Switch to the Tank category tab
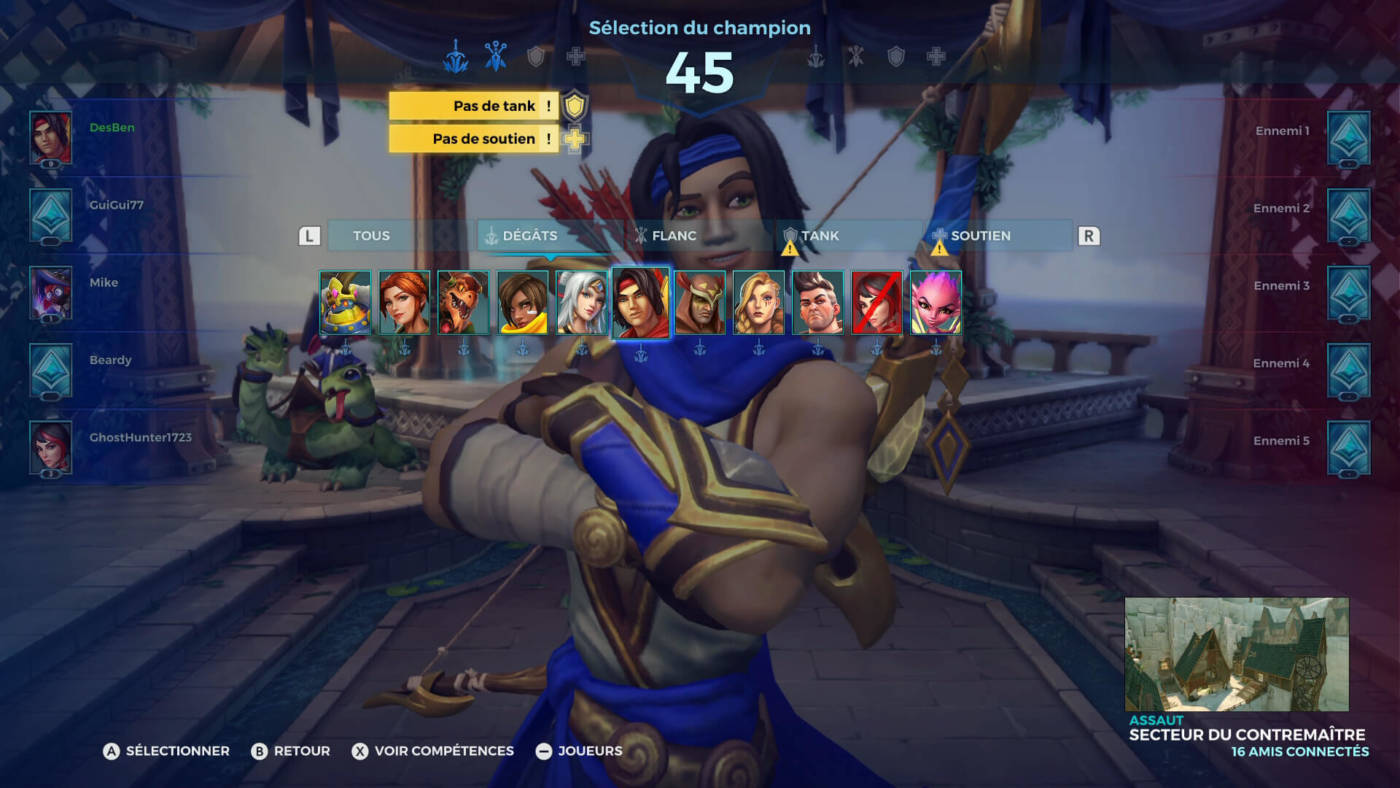Viewport: 1400px width, 788px height. [820, 236]
